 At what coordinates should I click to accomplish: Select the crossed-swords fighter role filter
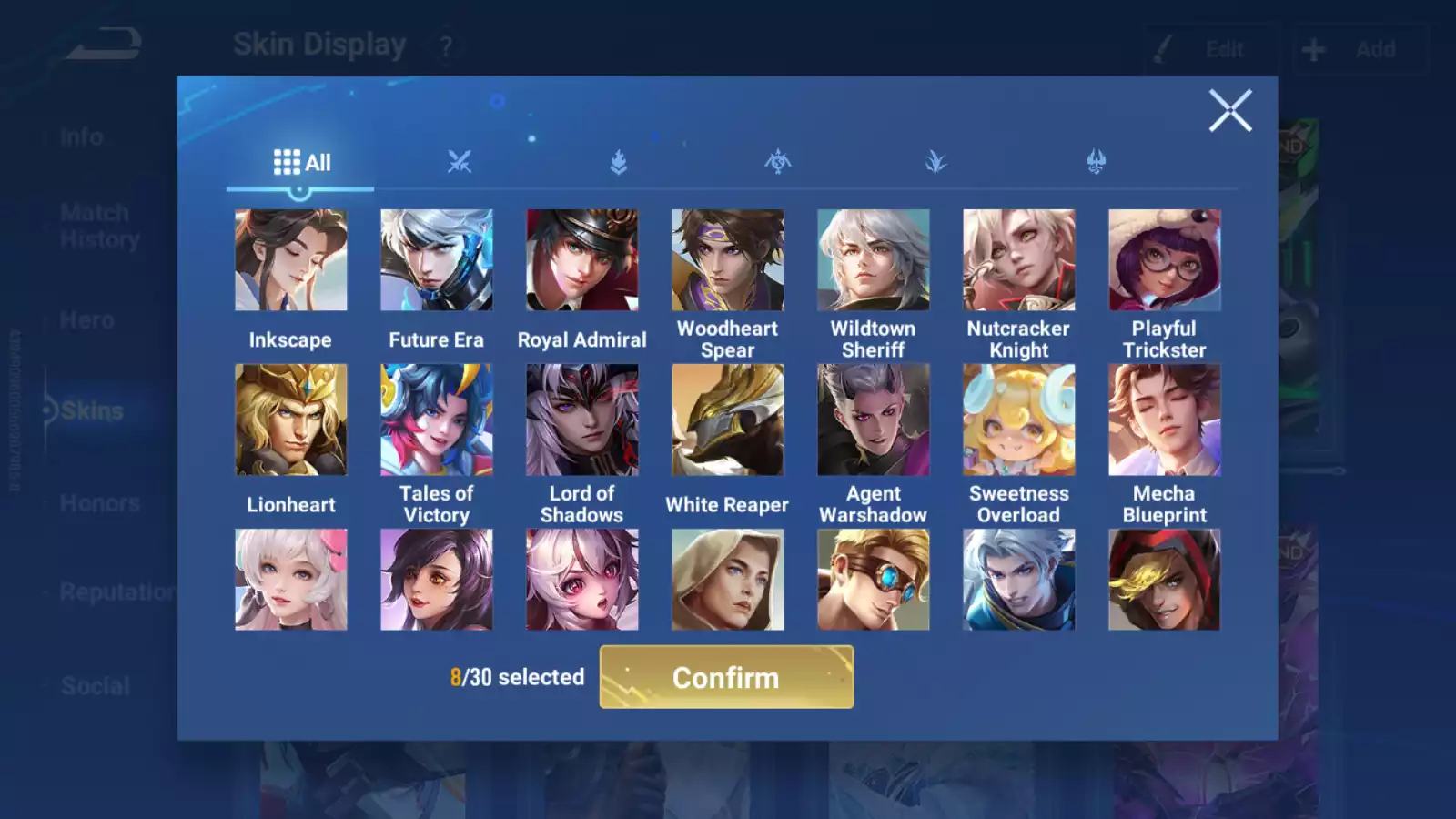tap(459, 161)
